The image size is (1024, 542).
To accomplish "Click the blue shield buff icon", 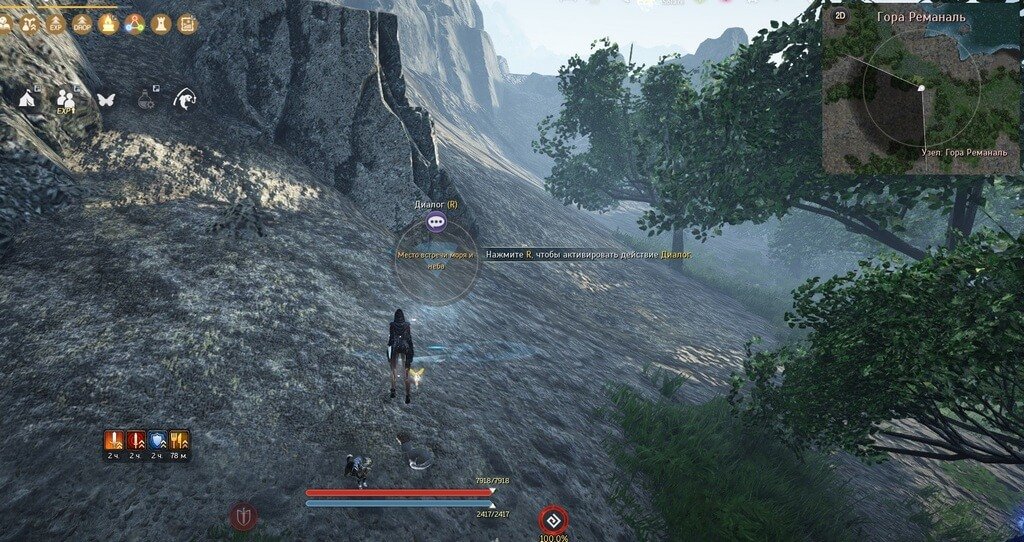I will (158, 439).
